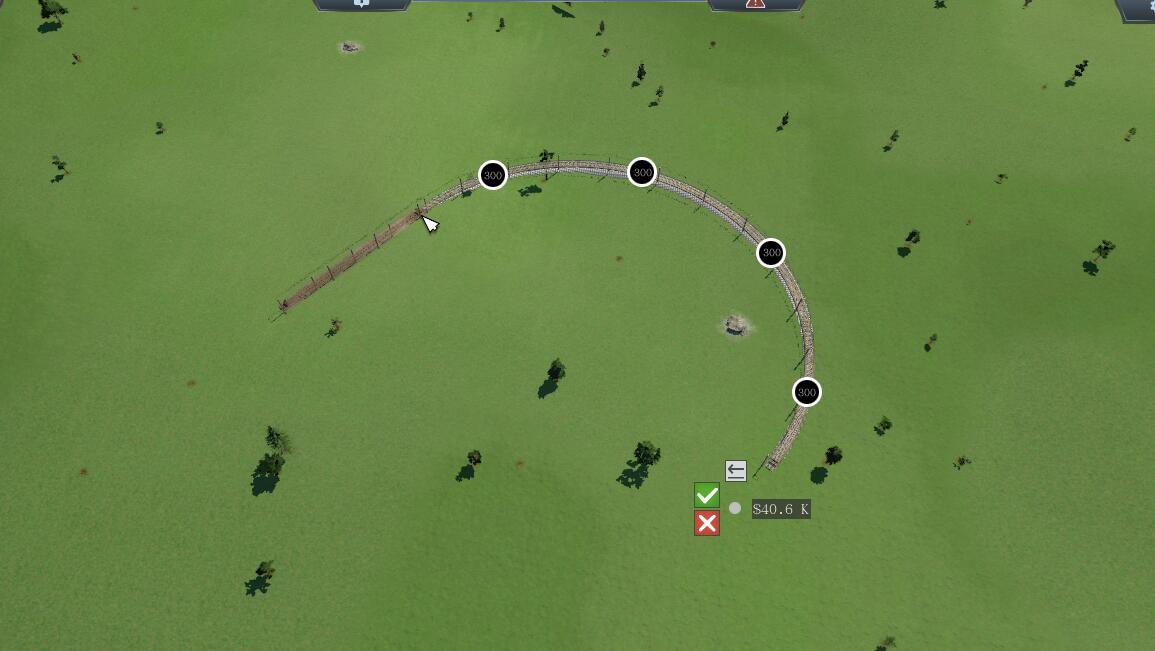Confirm track construction with green checkmark

pos(707,495)
